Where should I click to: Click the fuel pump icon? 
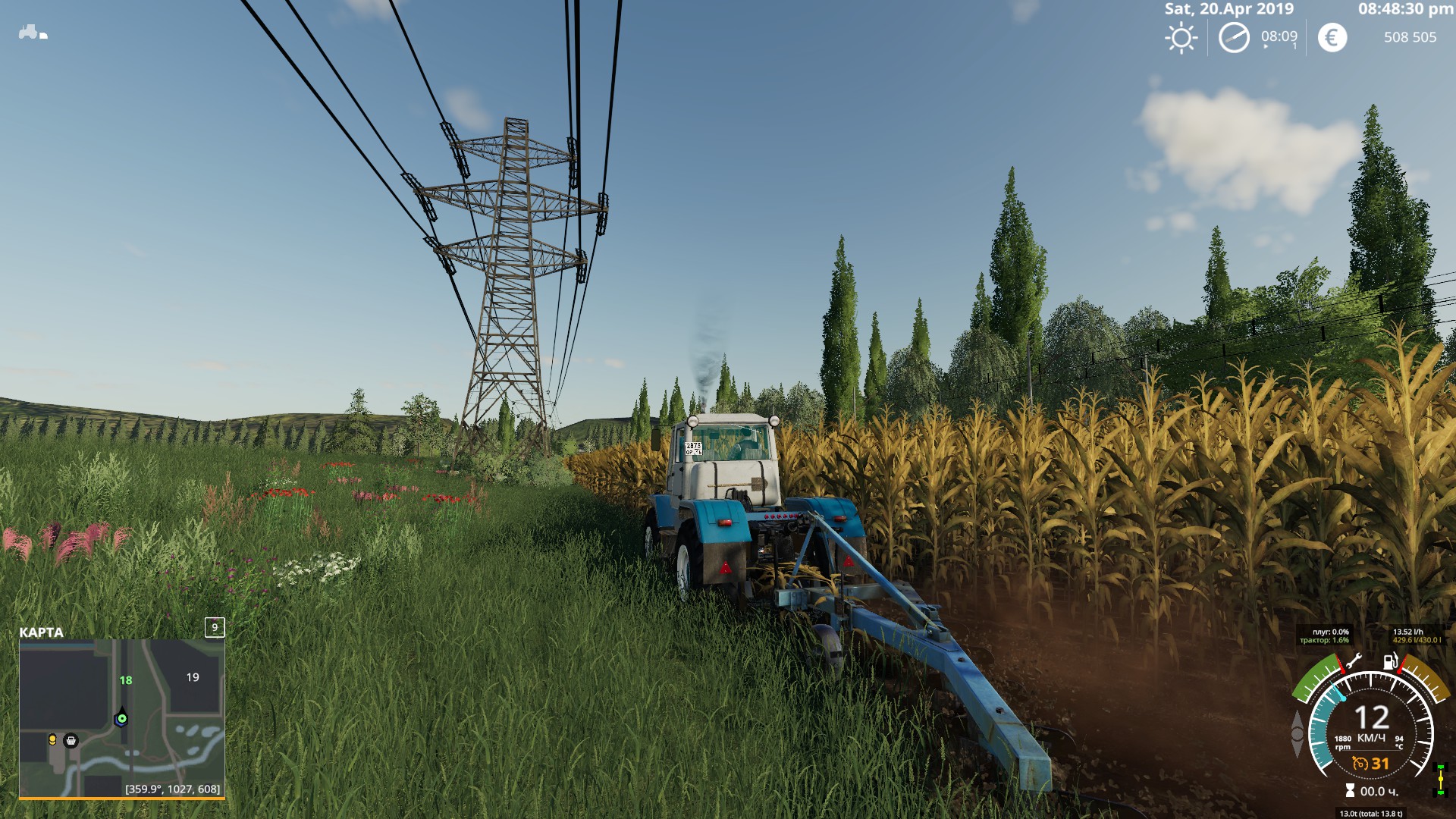(x=1390, y=661)
